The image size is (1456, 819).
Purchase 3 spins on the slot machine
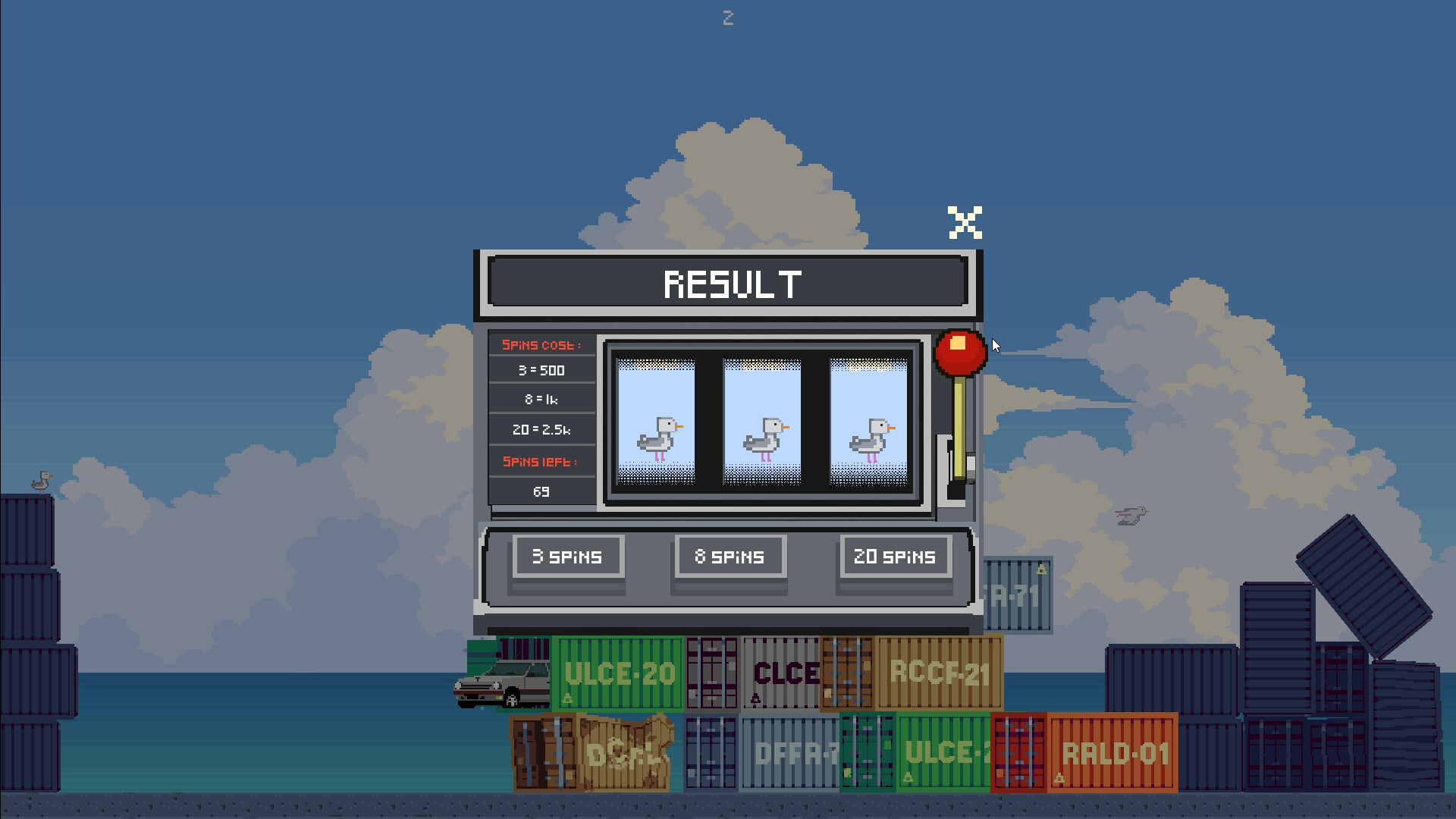(567, 557)
